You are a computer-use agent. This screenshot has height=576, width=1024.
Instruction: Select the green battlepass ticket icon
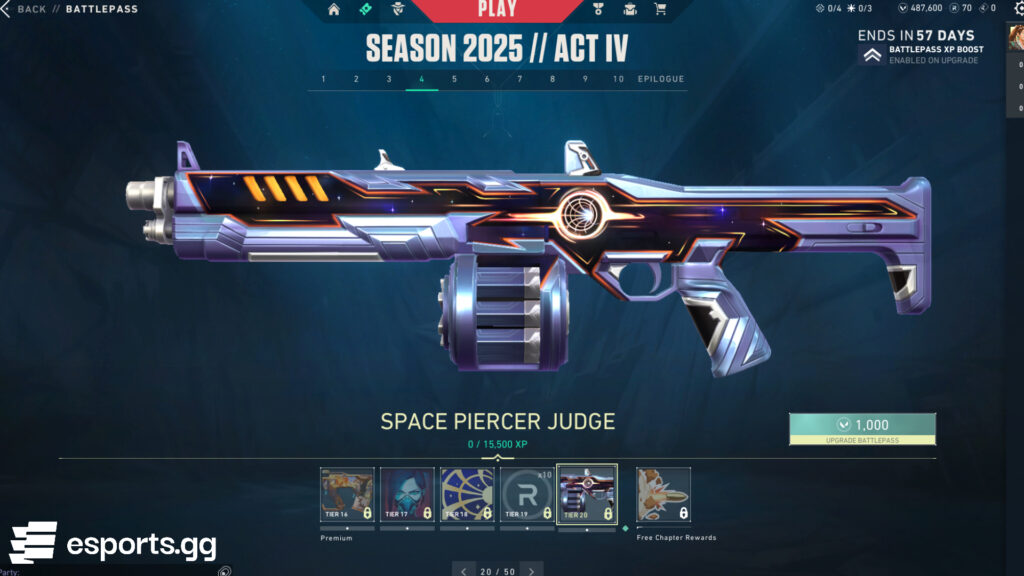[x=367, y=10]
